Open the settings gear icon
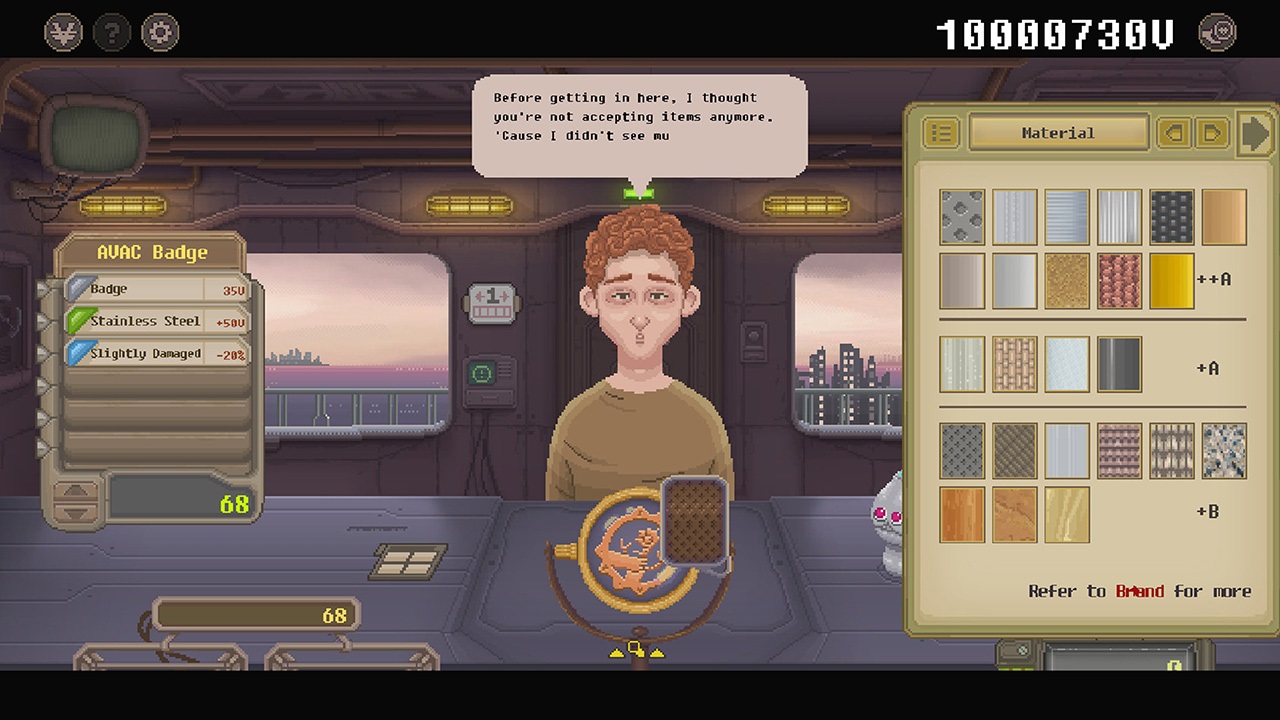1280x720 pixels. (160, 31)
